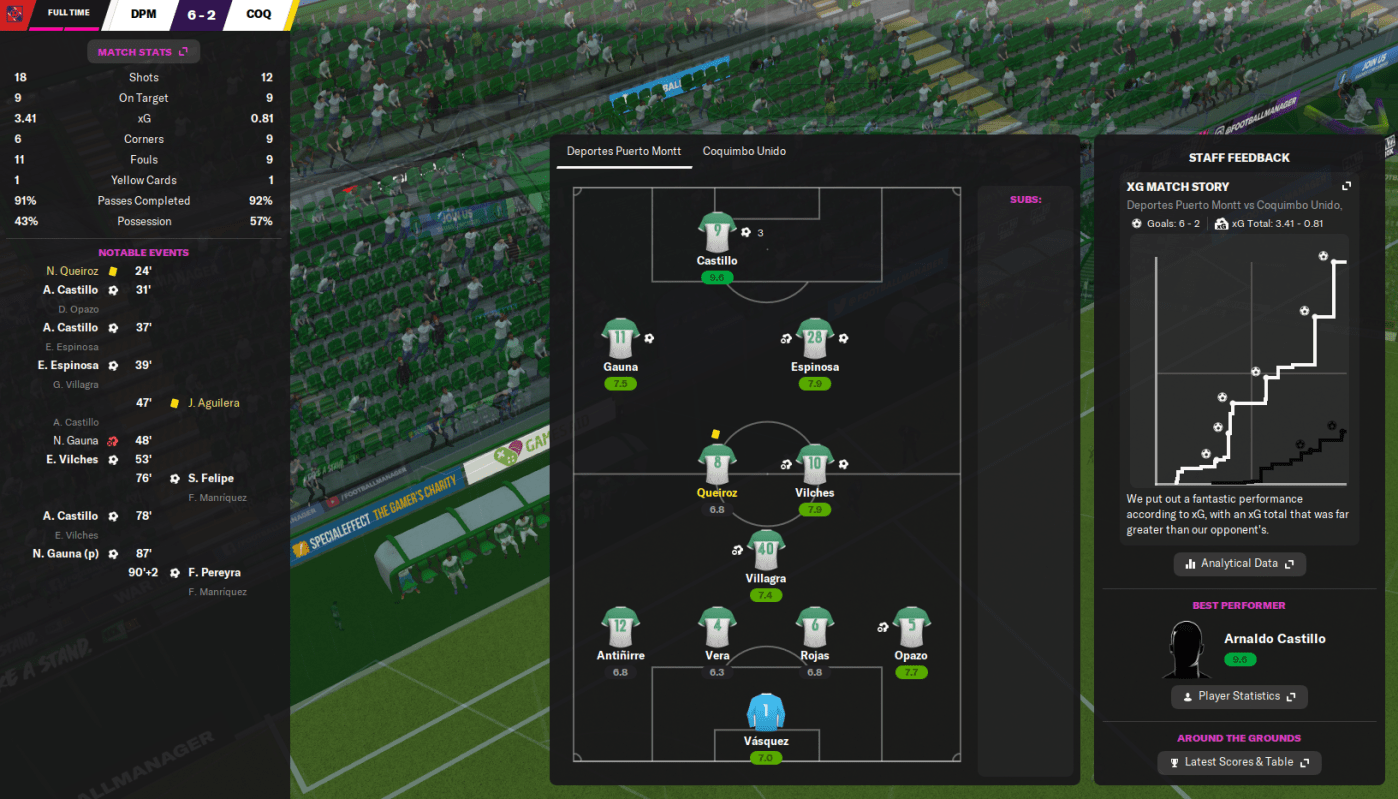The height and width of the screenshot is (799, 1398).
Task: Select the Deportes Puerto Montt tab
Action: tap(624, 152)
